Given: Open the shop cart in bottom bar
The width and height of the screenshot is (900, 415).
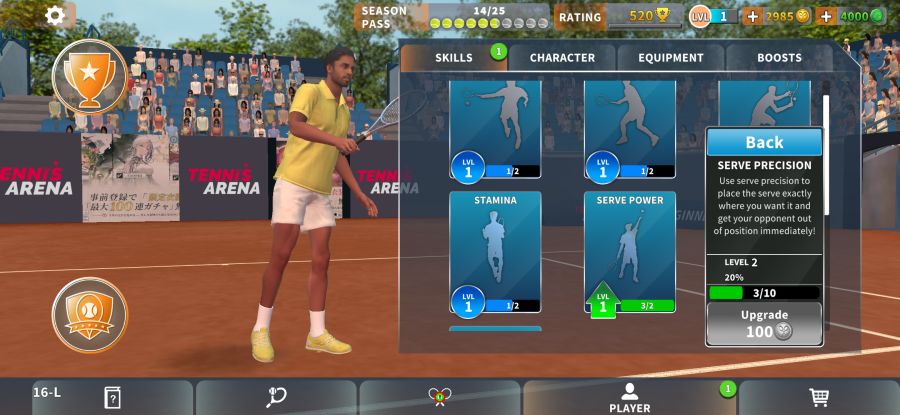Looking at the screenshot, I should pyautogui.click(x=819, y=397).
